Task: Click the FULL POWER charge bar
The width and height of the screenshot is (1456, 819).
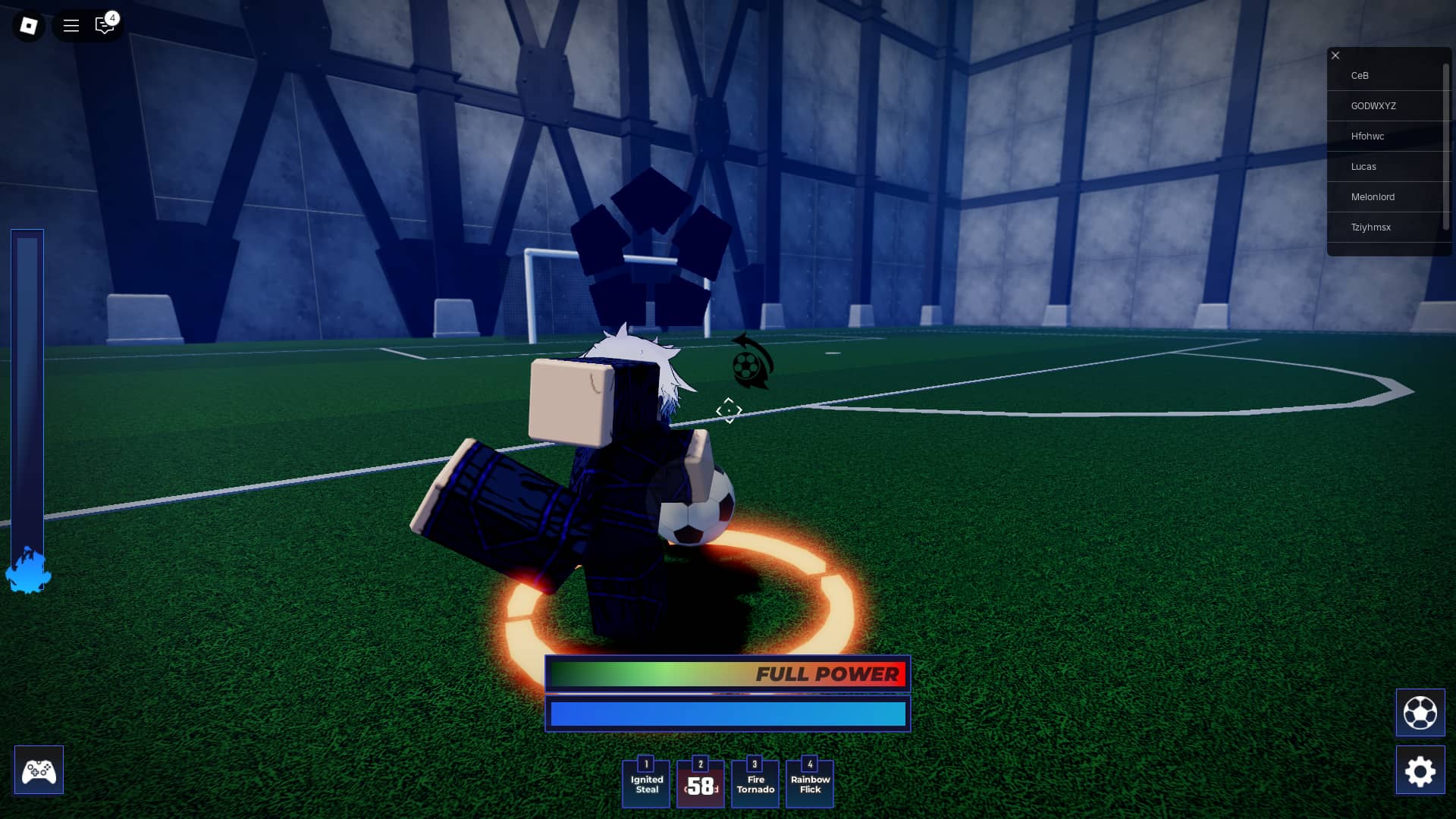Action: point(726,673)
